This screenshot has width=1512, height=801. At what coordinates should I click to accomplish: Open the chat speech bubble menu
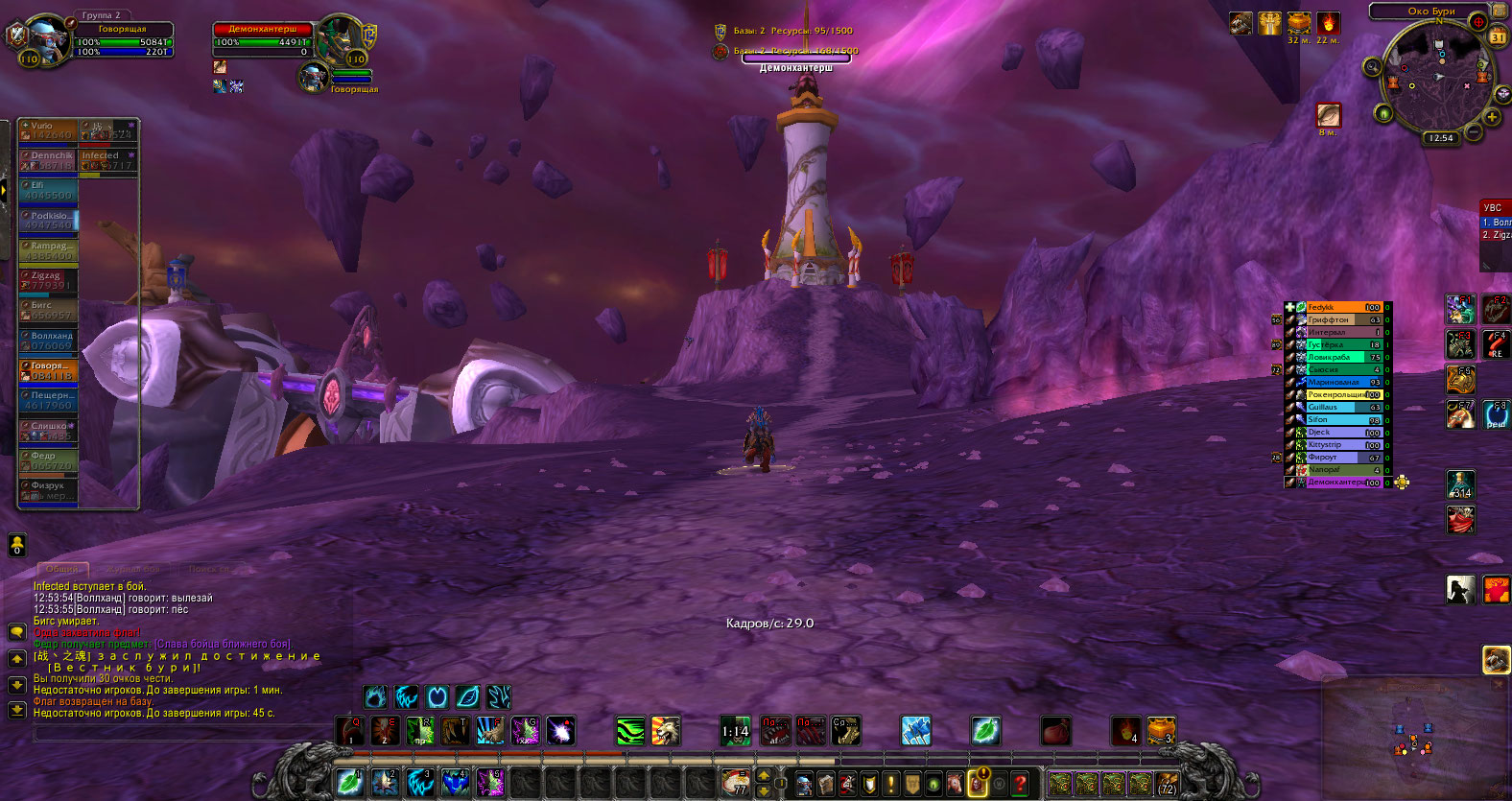(16, 631)
